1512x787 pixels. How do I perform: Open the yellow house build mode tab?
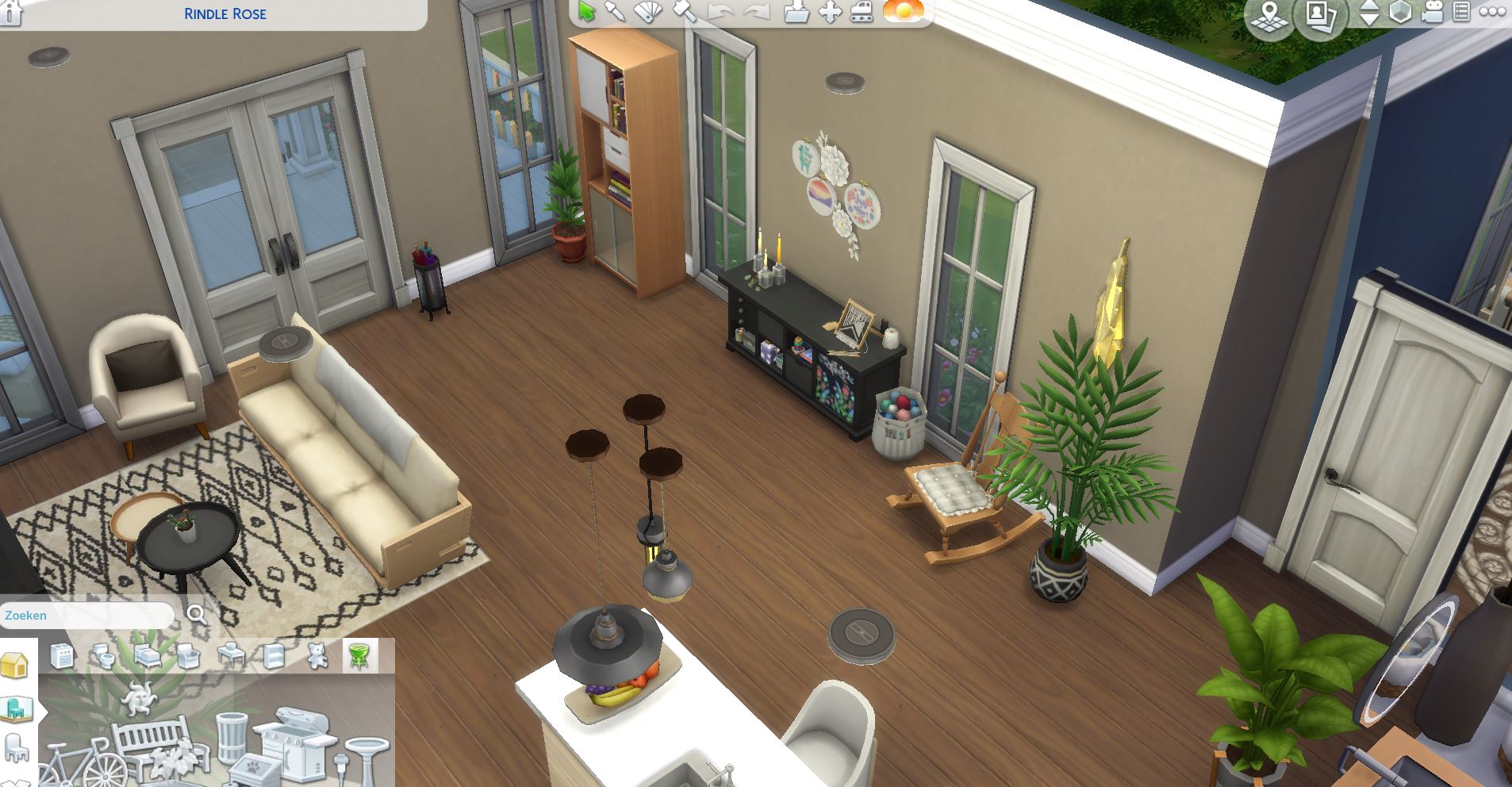[x=15, y=666]
